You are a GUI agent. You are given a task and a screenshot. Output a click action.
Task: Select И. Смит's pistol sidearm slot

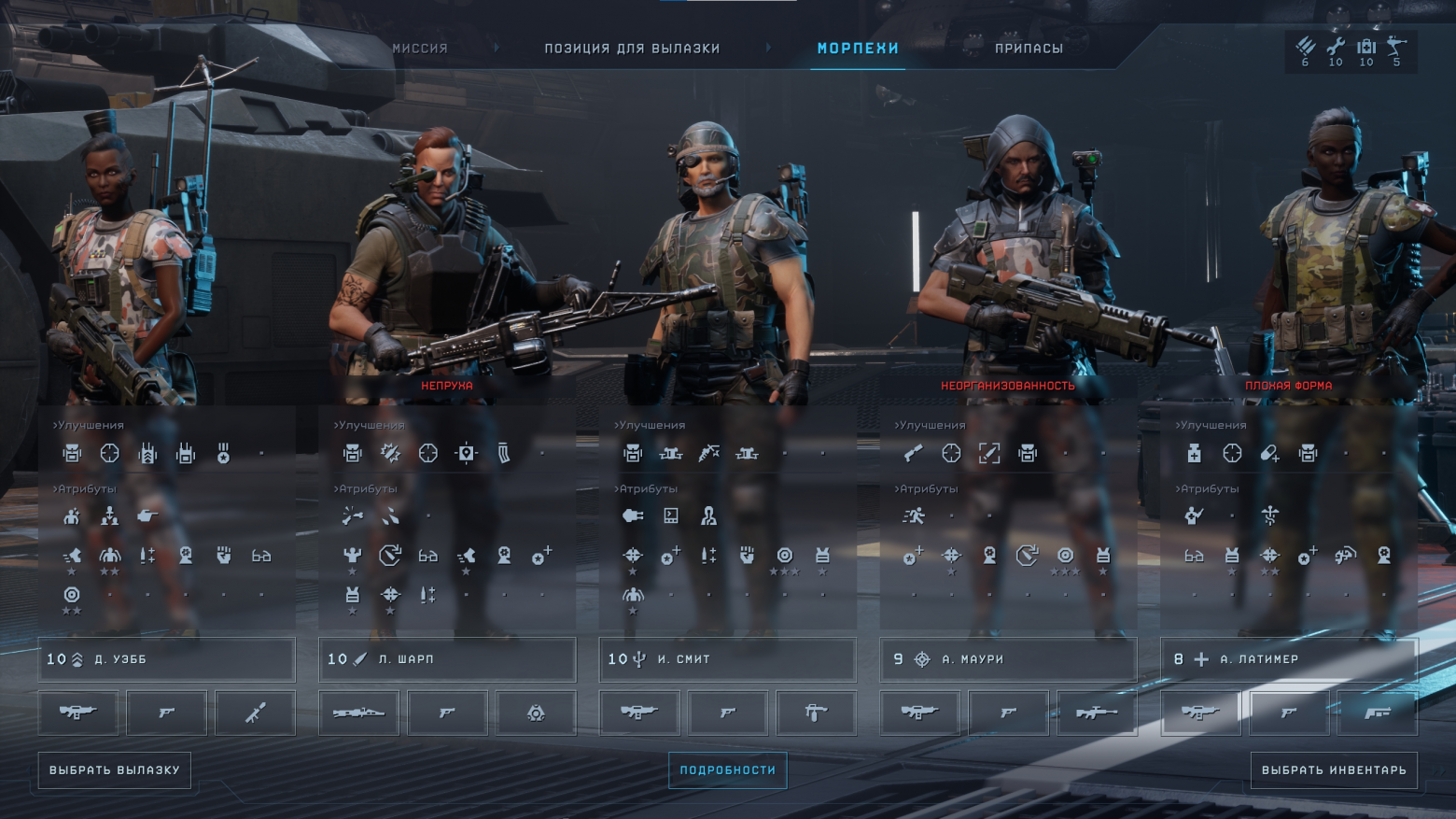pos(728,713)
